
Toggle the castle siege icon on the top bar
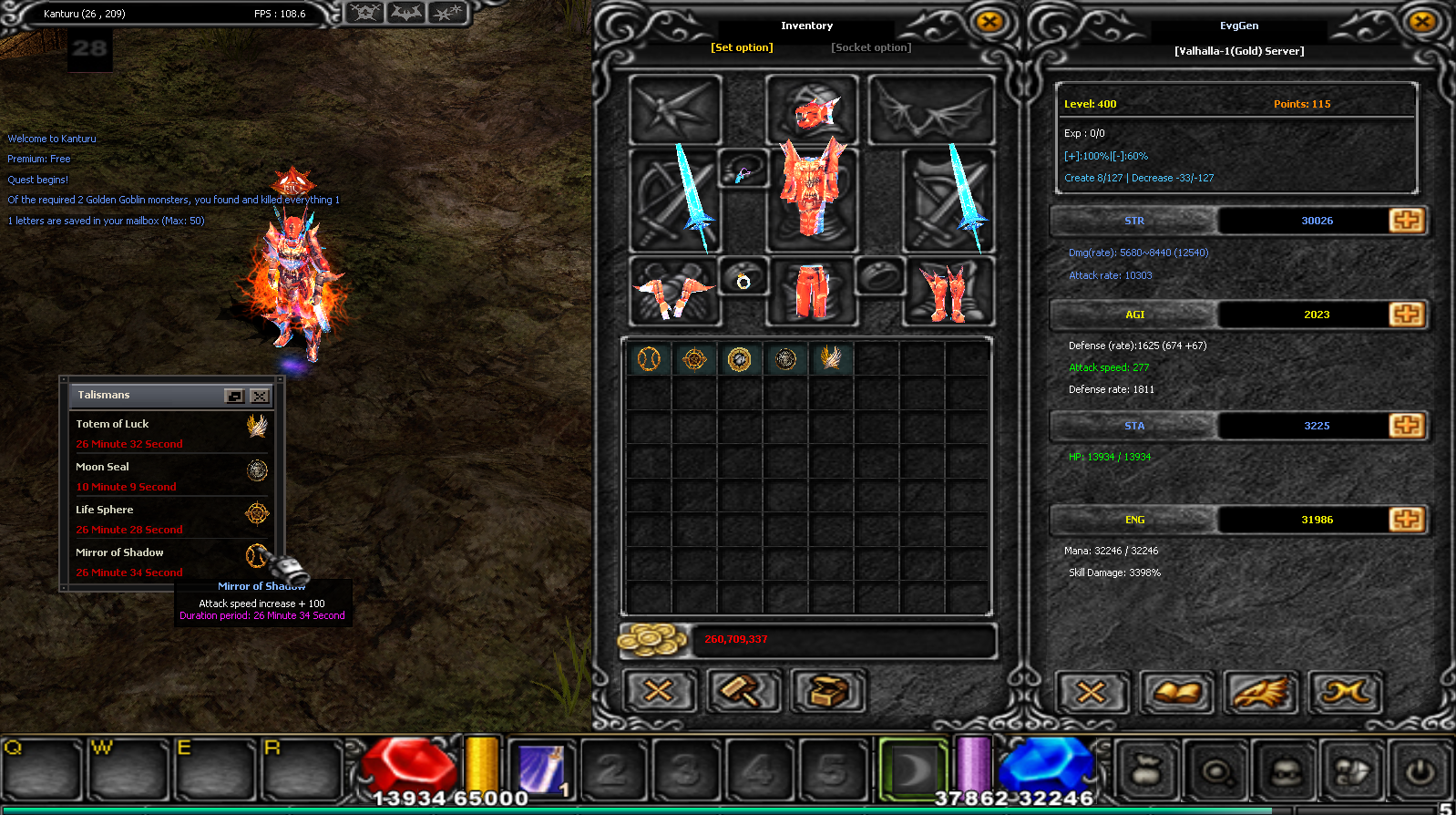(364, 13)
